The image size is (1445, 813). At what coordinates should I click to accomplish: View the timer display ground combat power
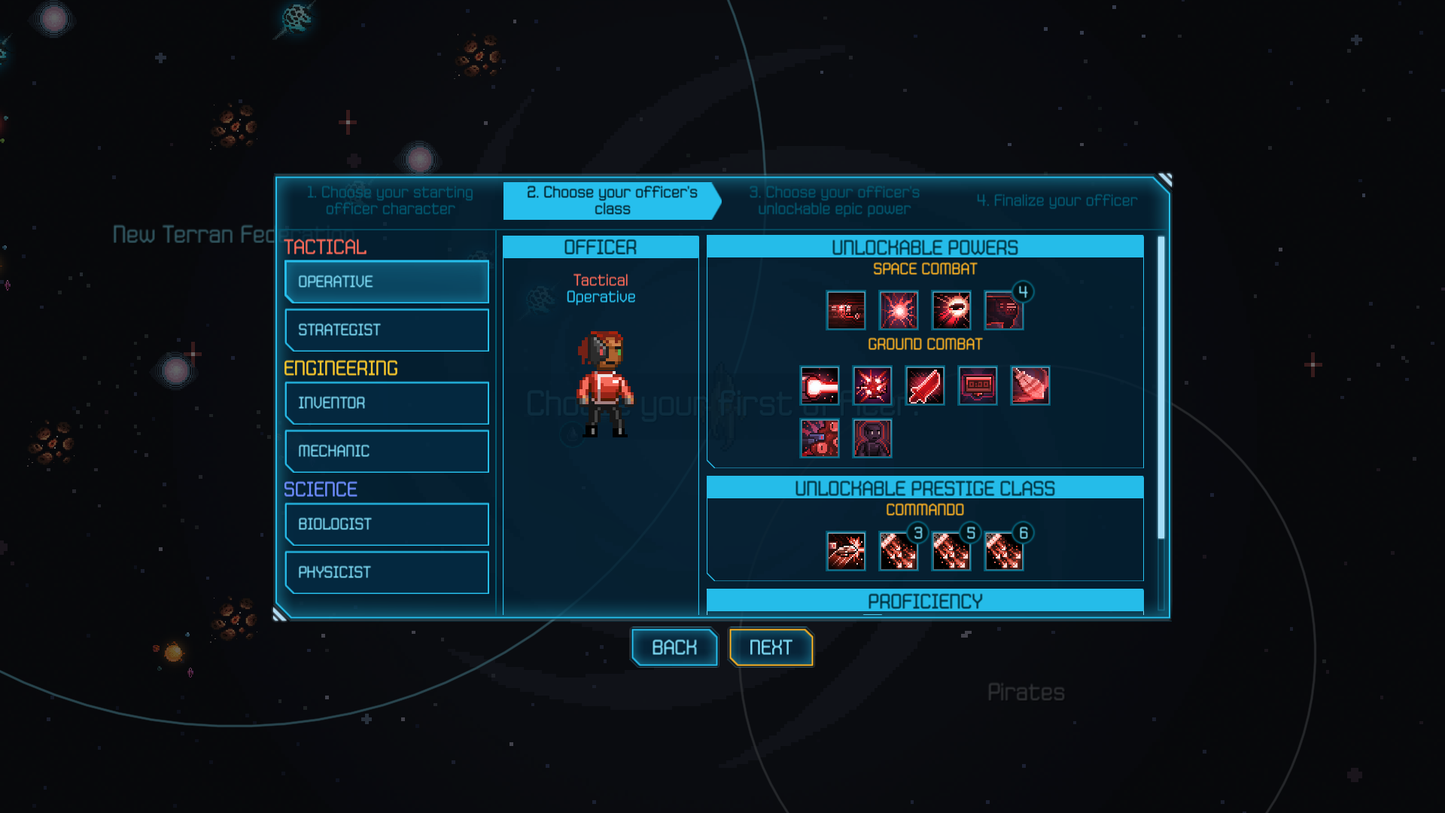(x=977, y=386)
